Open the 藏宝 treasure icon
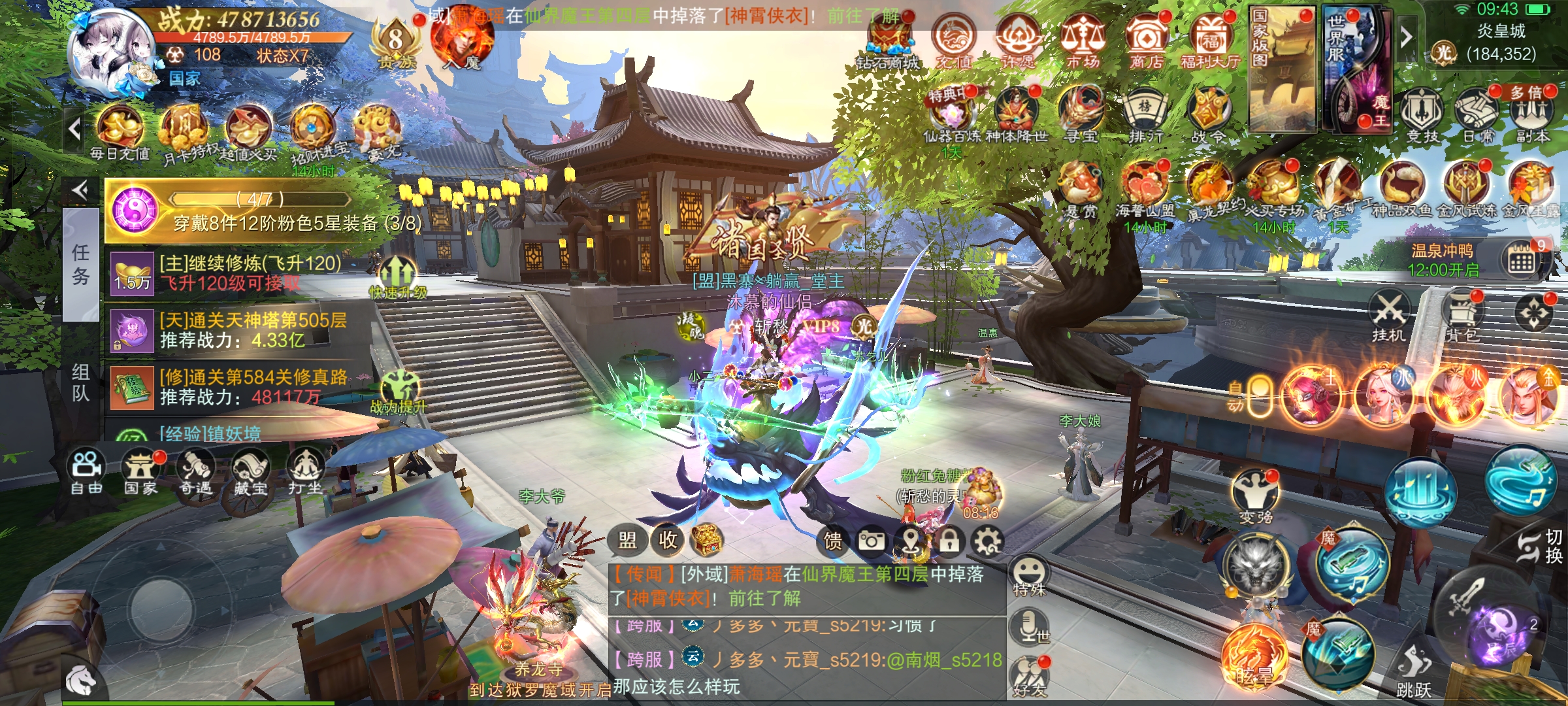The width and height of the screenshot is (1568, 706). (x=251, y=471)
